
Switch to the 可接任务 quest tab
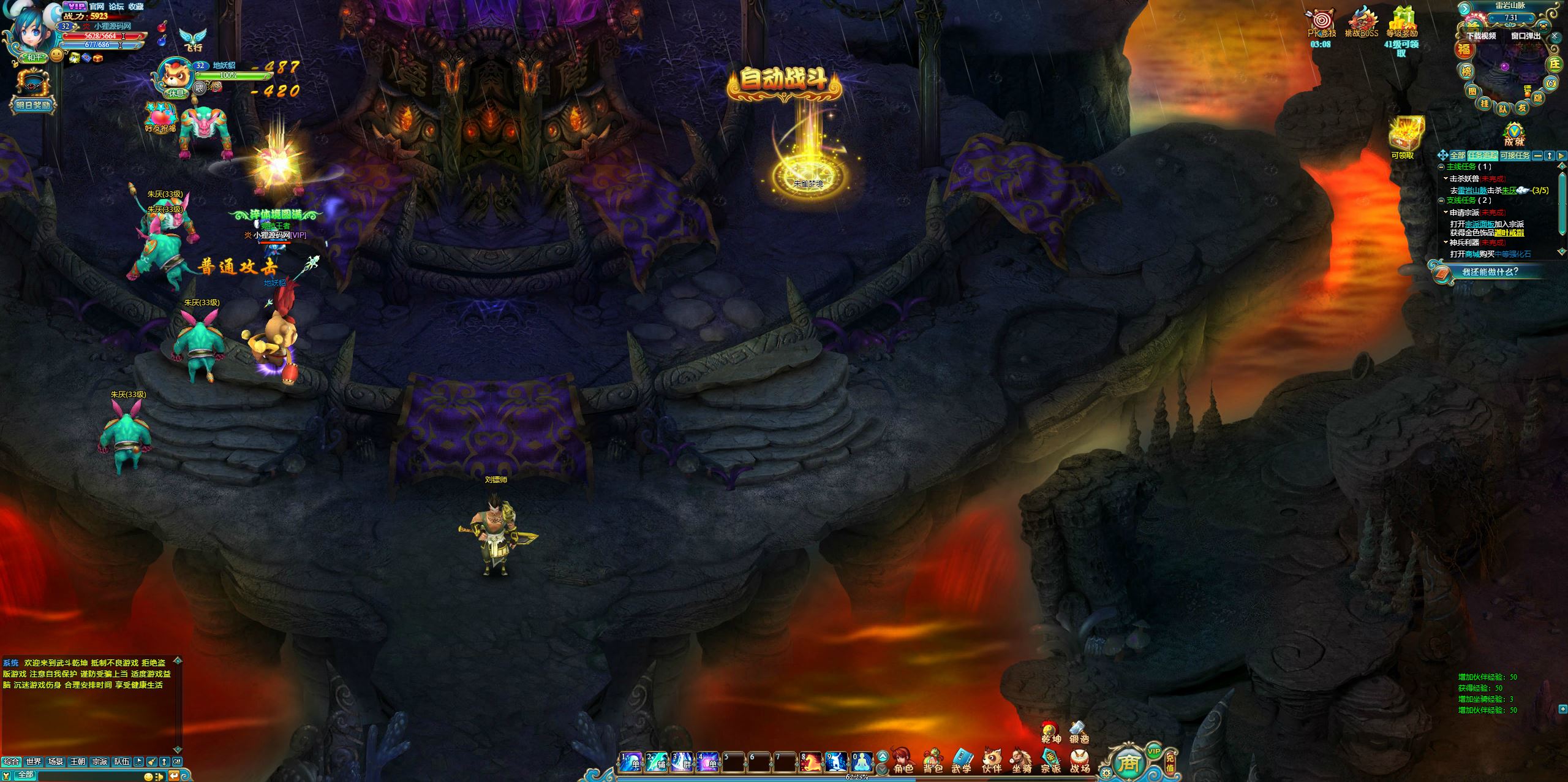pyautogui.click(x=1515, y=156)
